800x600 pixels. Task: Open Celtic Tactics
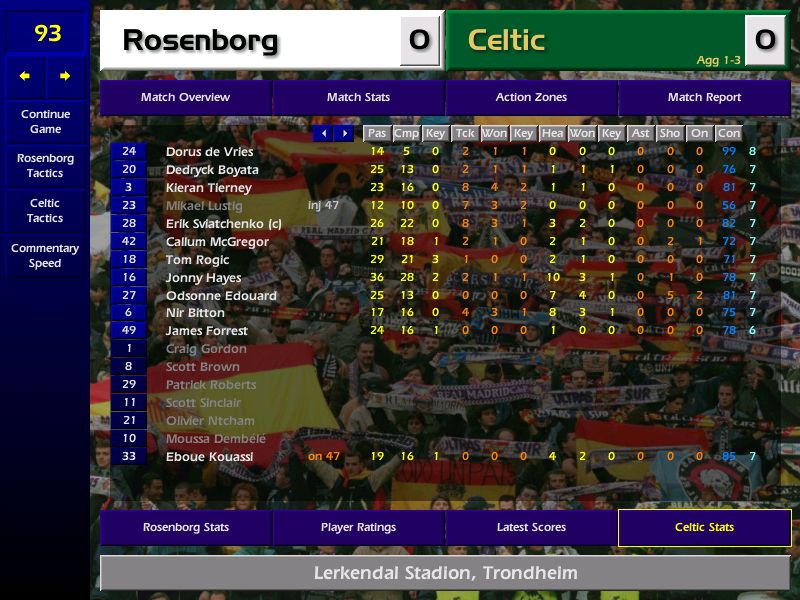click(x=45, y=210)
